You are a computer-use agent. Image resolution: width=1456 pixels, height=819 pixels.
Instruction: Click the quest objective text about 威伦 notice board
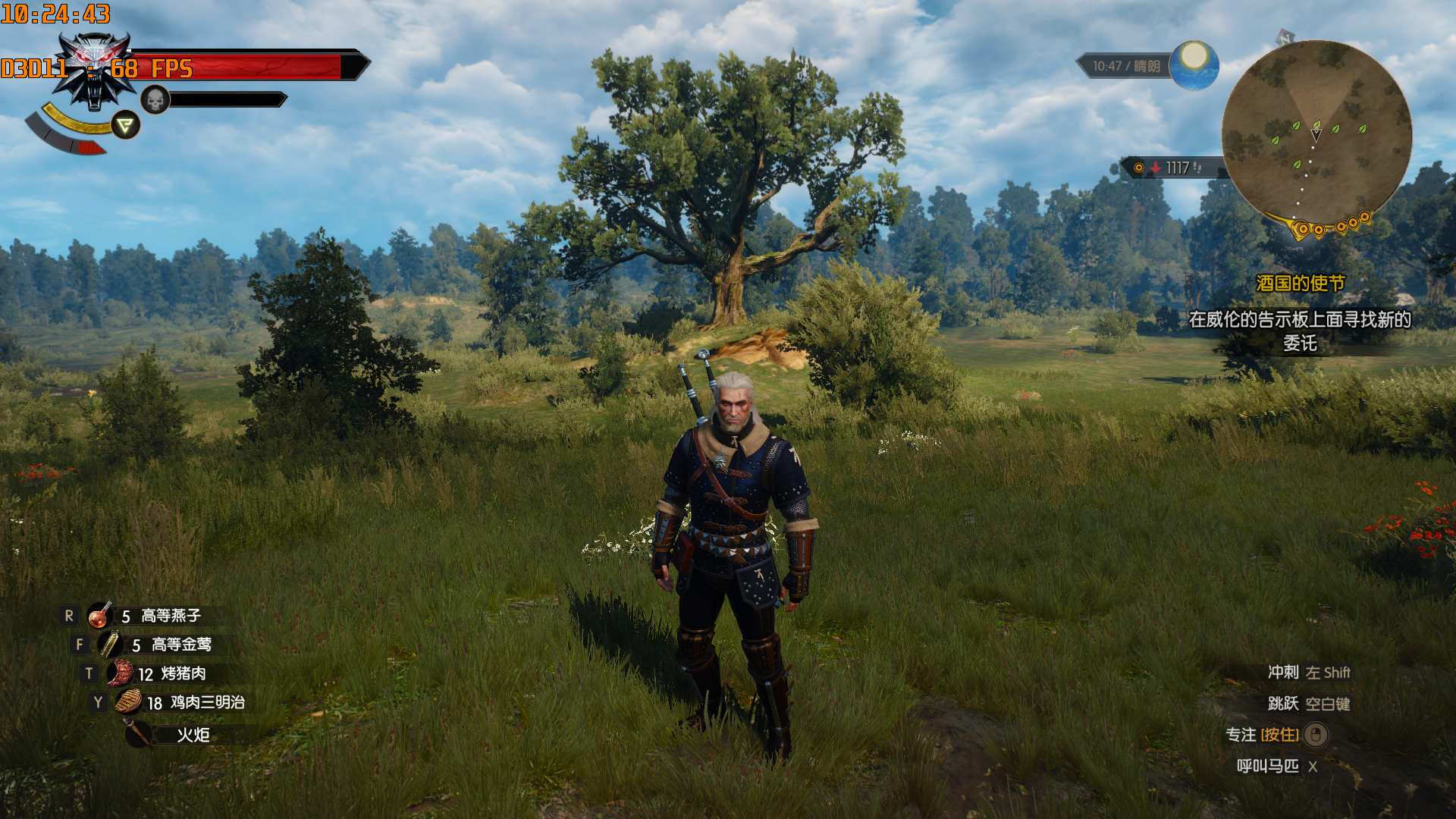(1300, 331)
